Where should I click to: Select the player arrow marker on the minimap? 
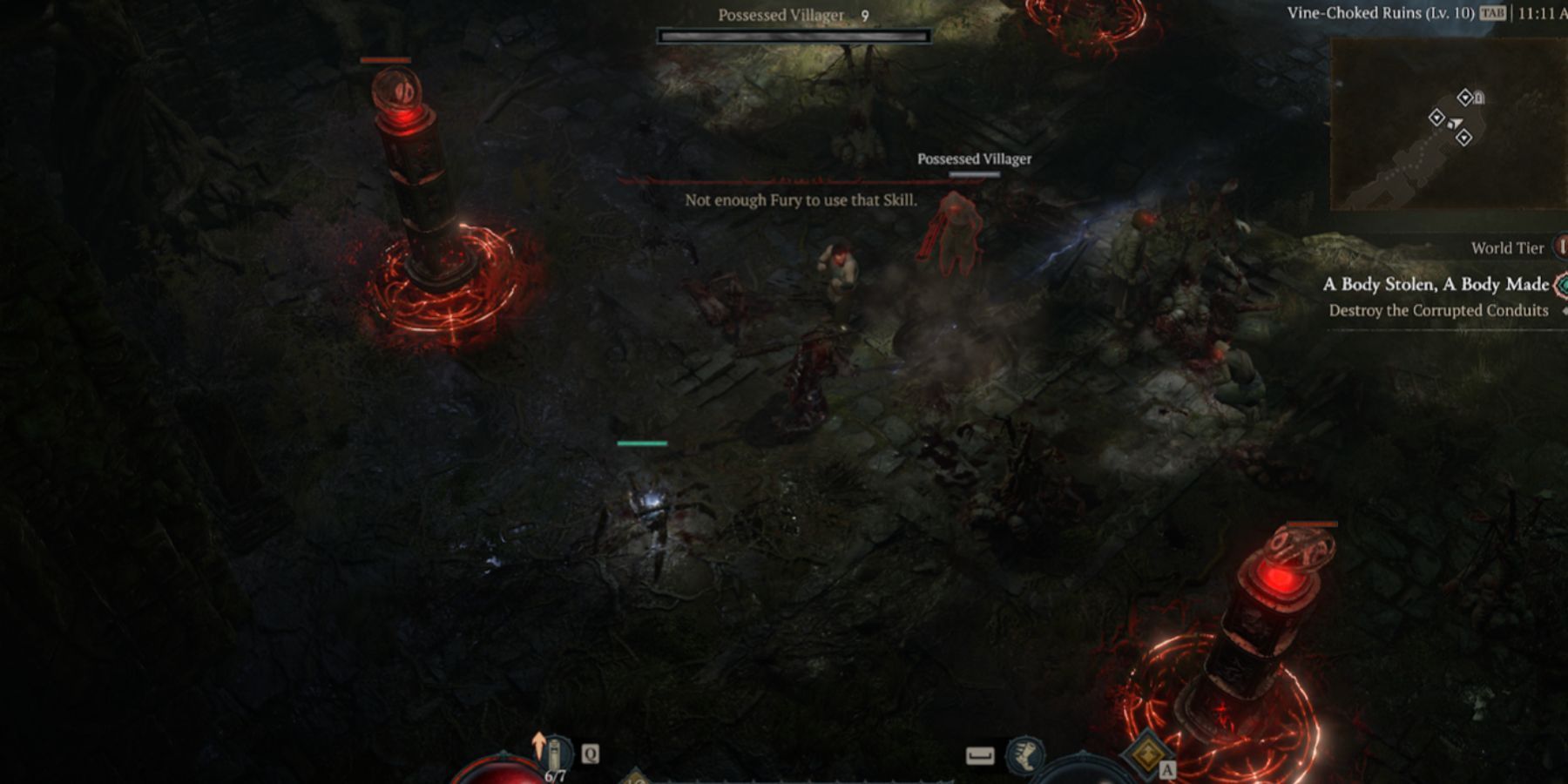click(x=1456, y=123)
